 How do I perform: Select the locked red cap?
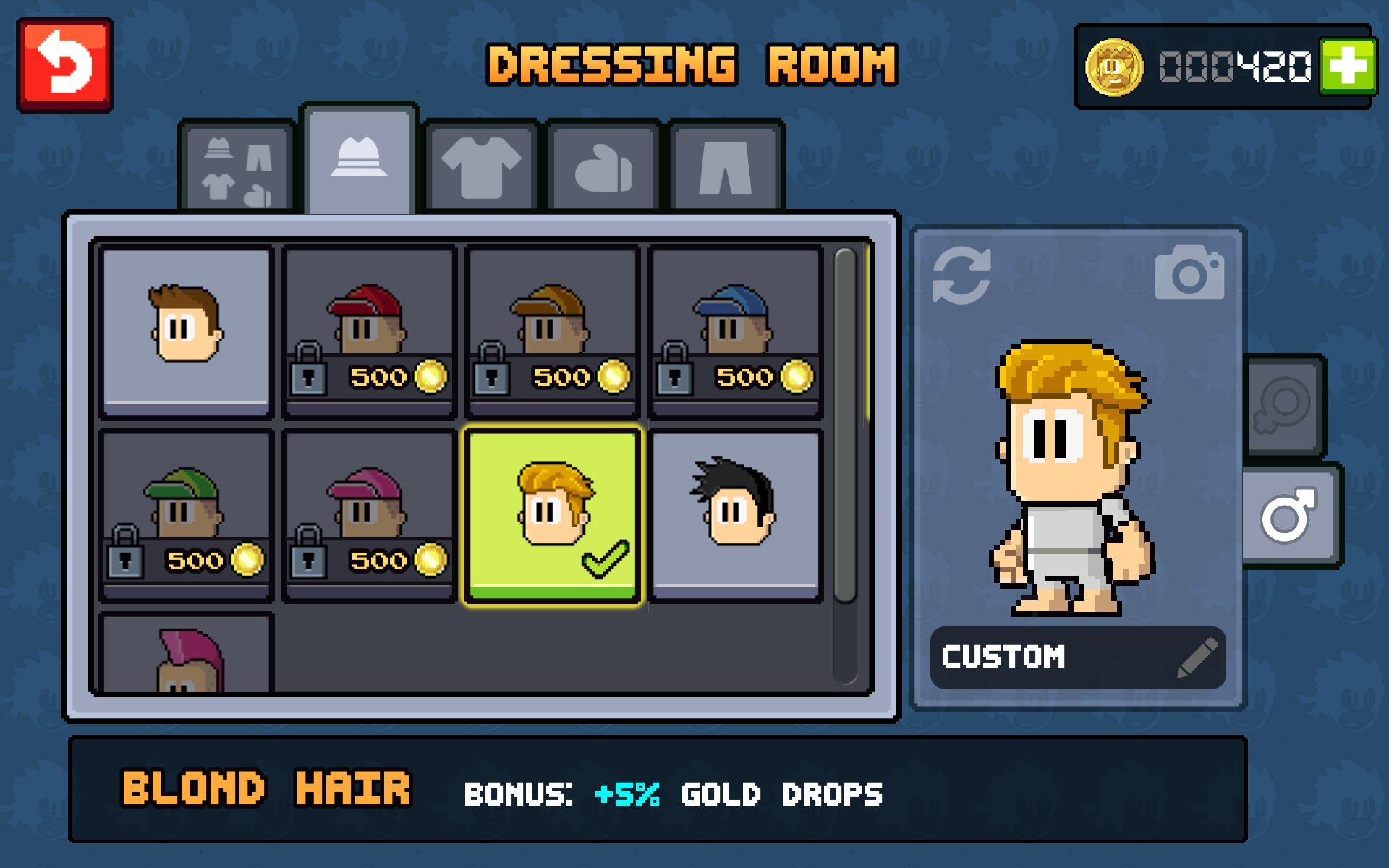click(370, 331)
